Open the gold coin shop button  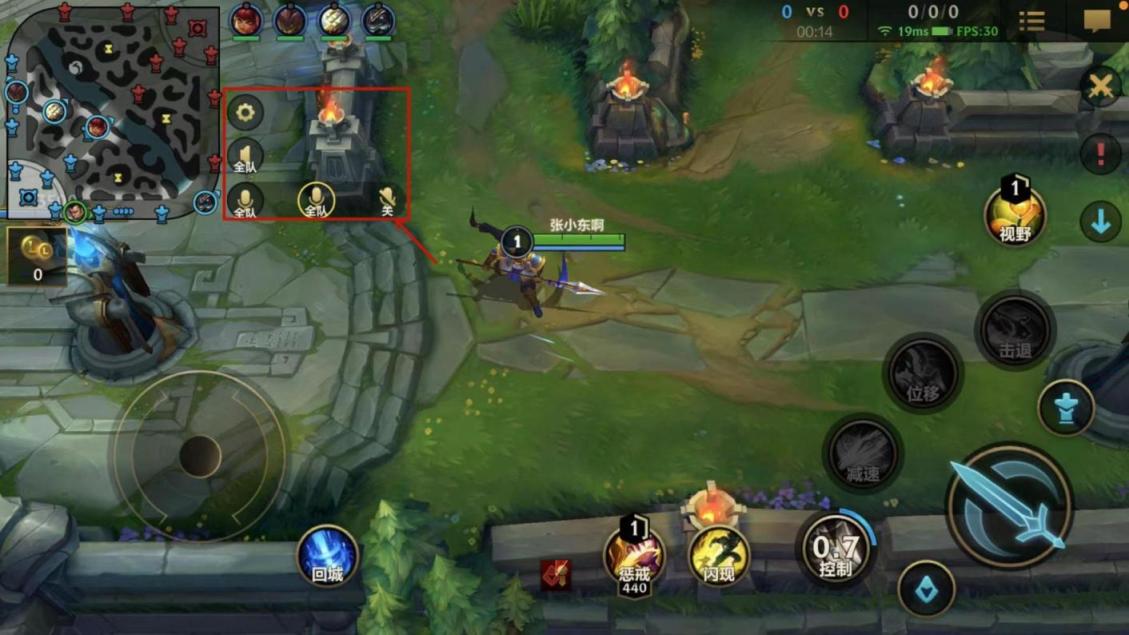pyautogui.click(x=37, y=256)
